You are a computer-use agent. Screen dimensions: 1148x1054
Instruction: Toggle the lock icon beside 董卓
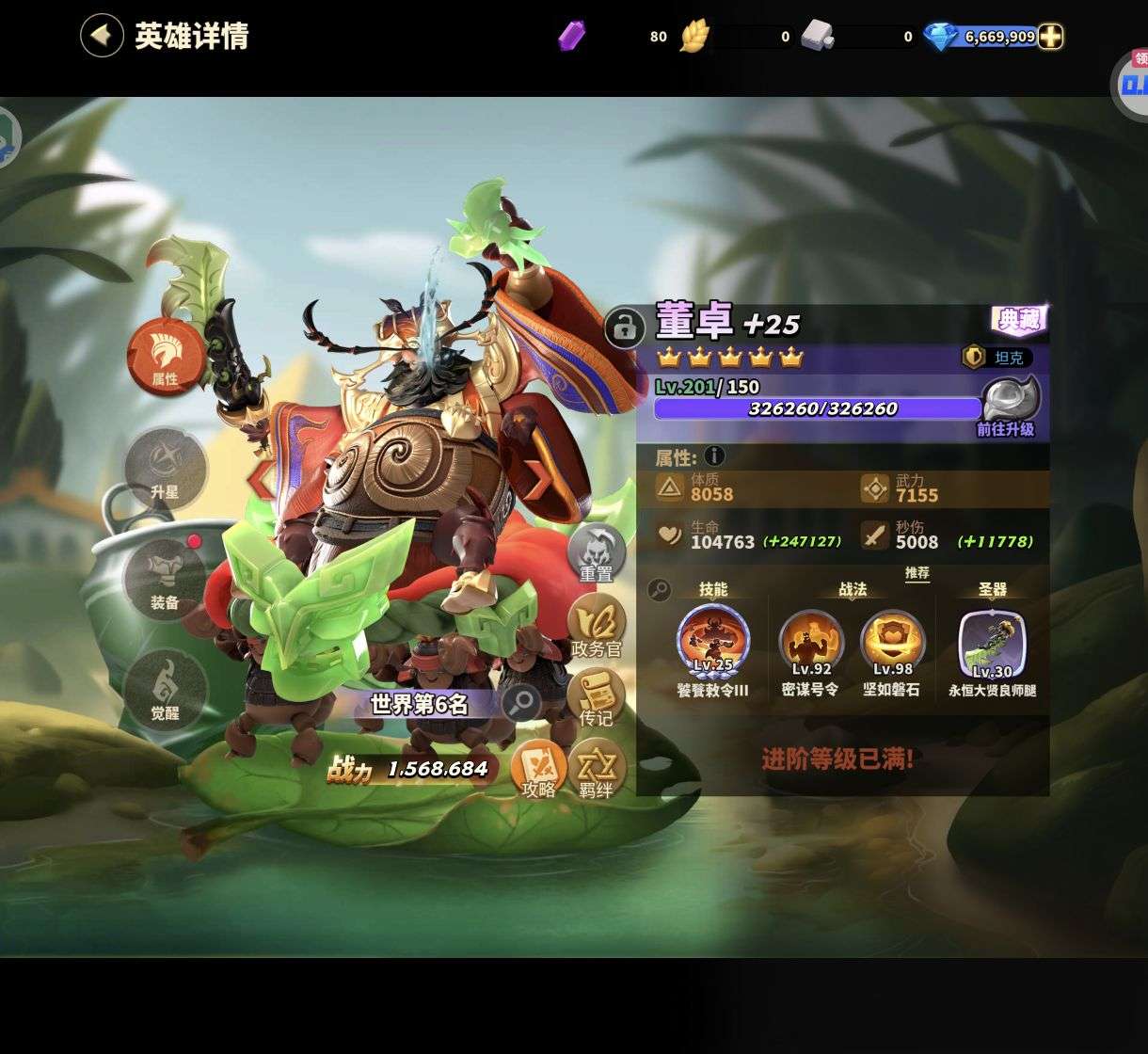[624, 327]
